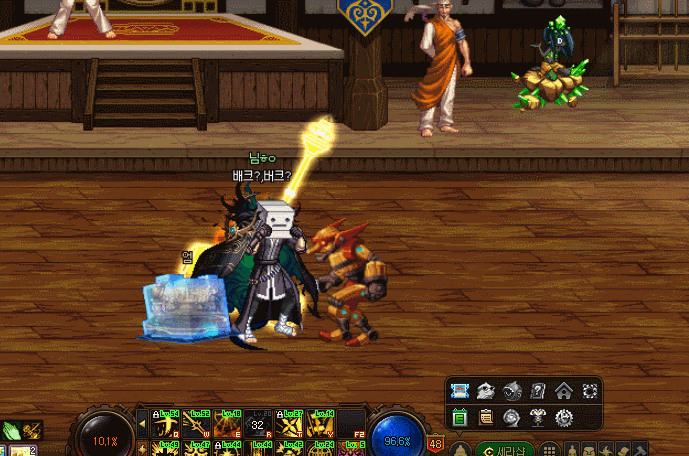Screen dimensions: 689x456
Task: Open the house icon menu entry
Action: point(564,391)
